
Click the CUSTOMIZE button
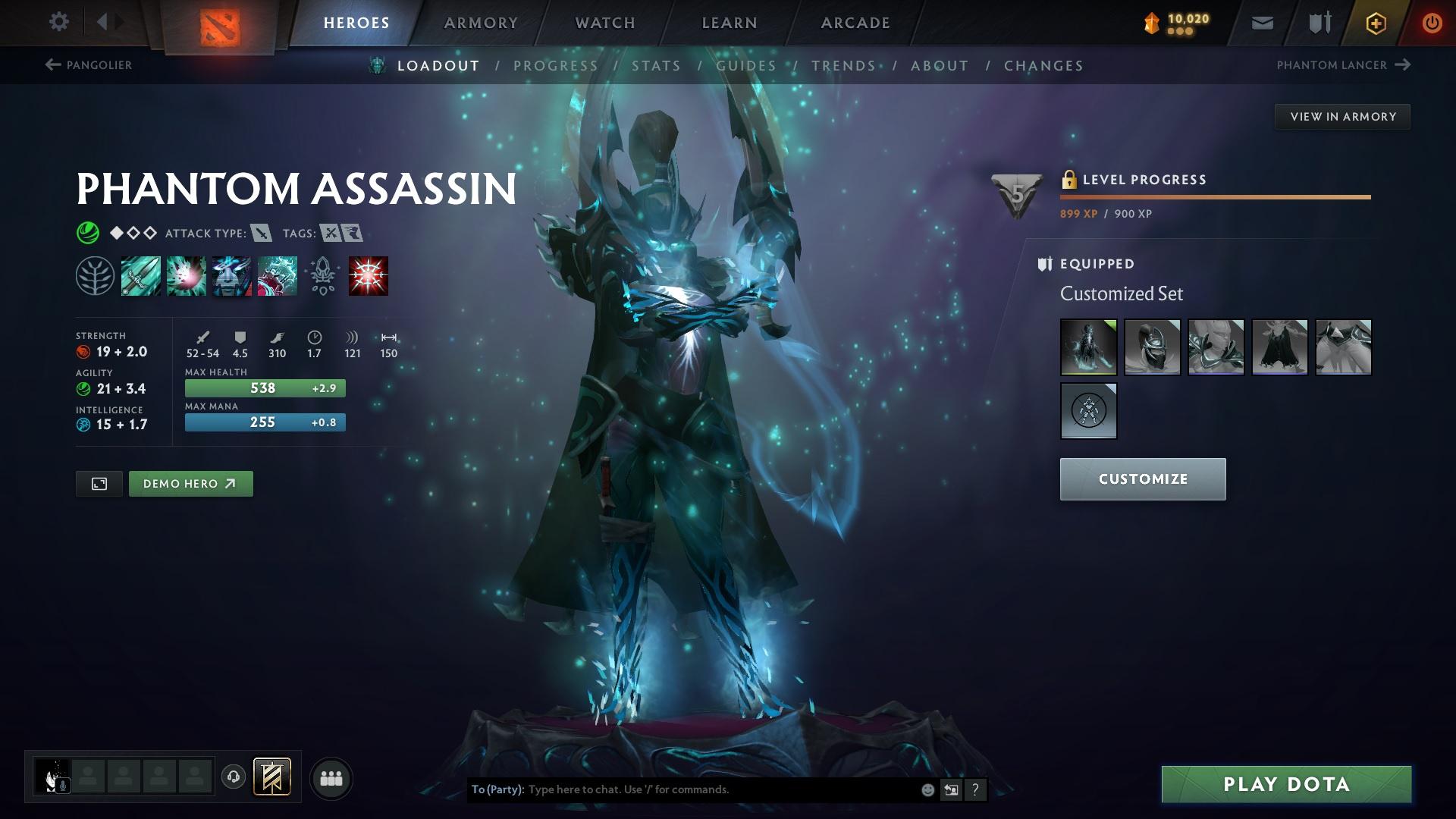coord(1142,479)
